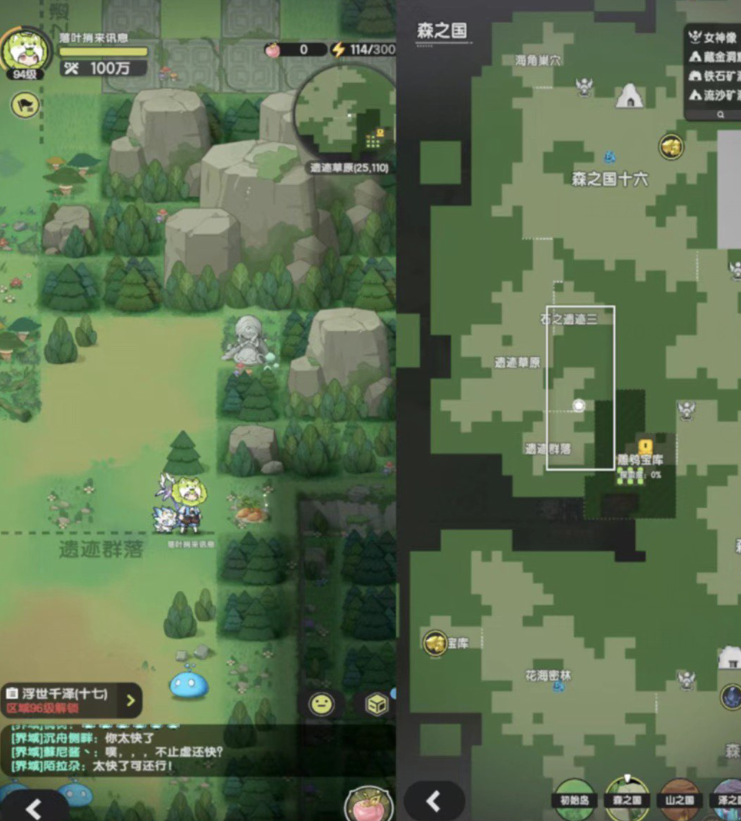The image size is (741, 821).
Task: Open the emoji face button
Action: pyautogui.click(x=321, y=703)
